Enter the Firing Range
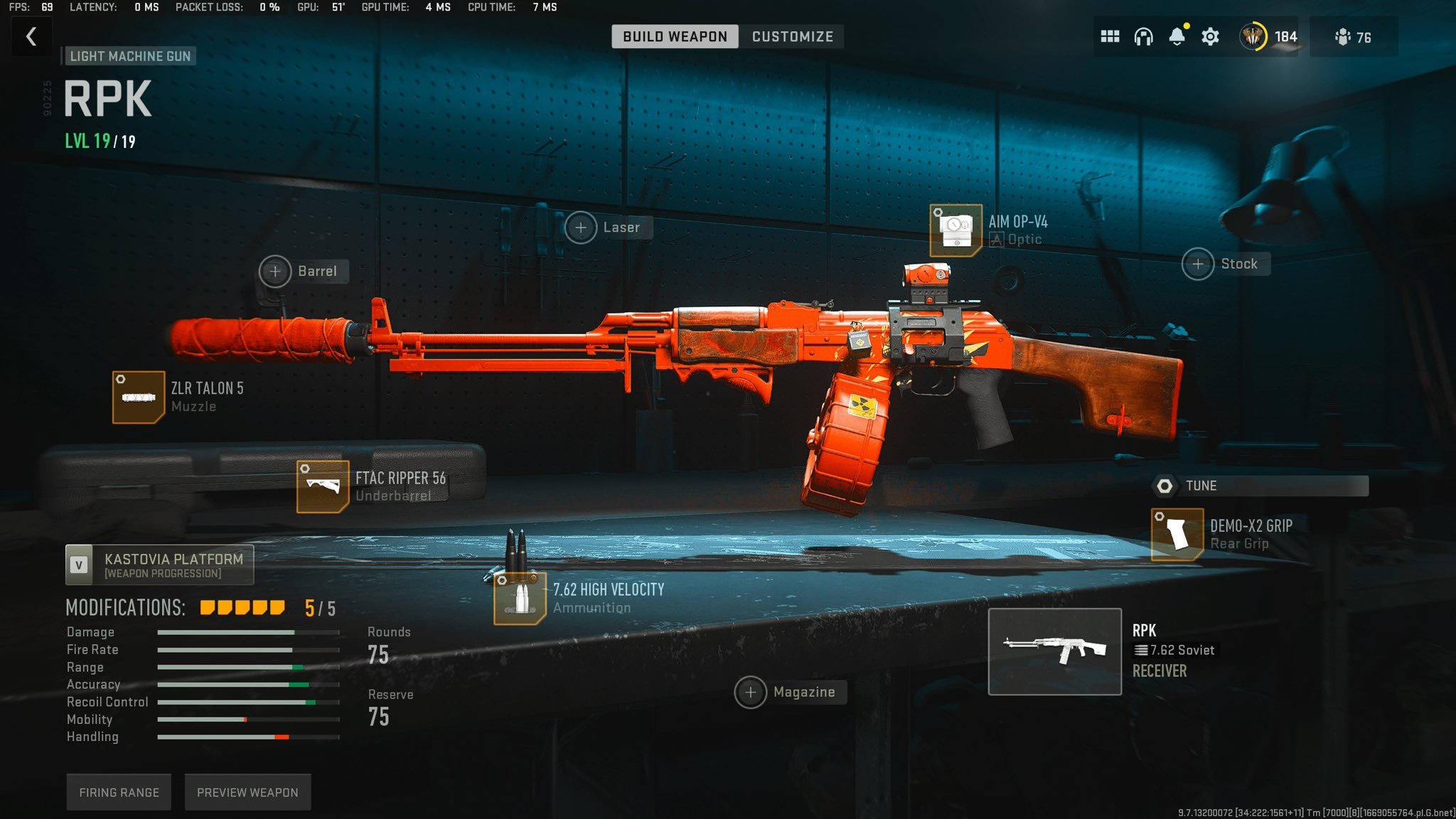Screen dimensions: 1456x819 118,791
